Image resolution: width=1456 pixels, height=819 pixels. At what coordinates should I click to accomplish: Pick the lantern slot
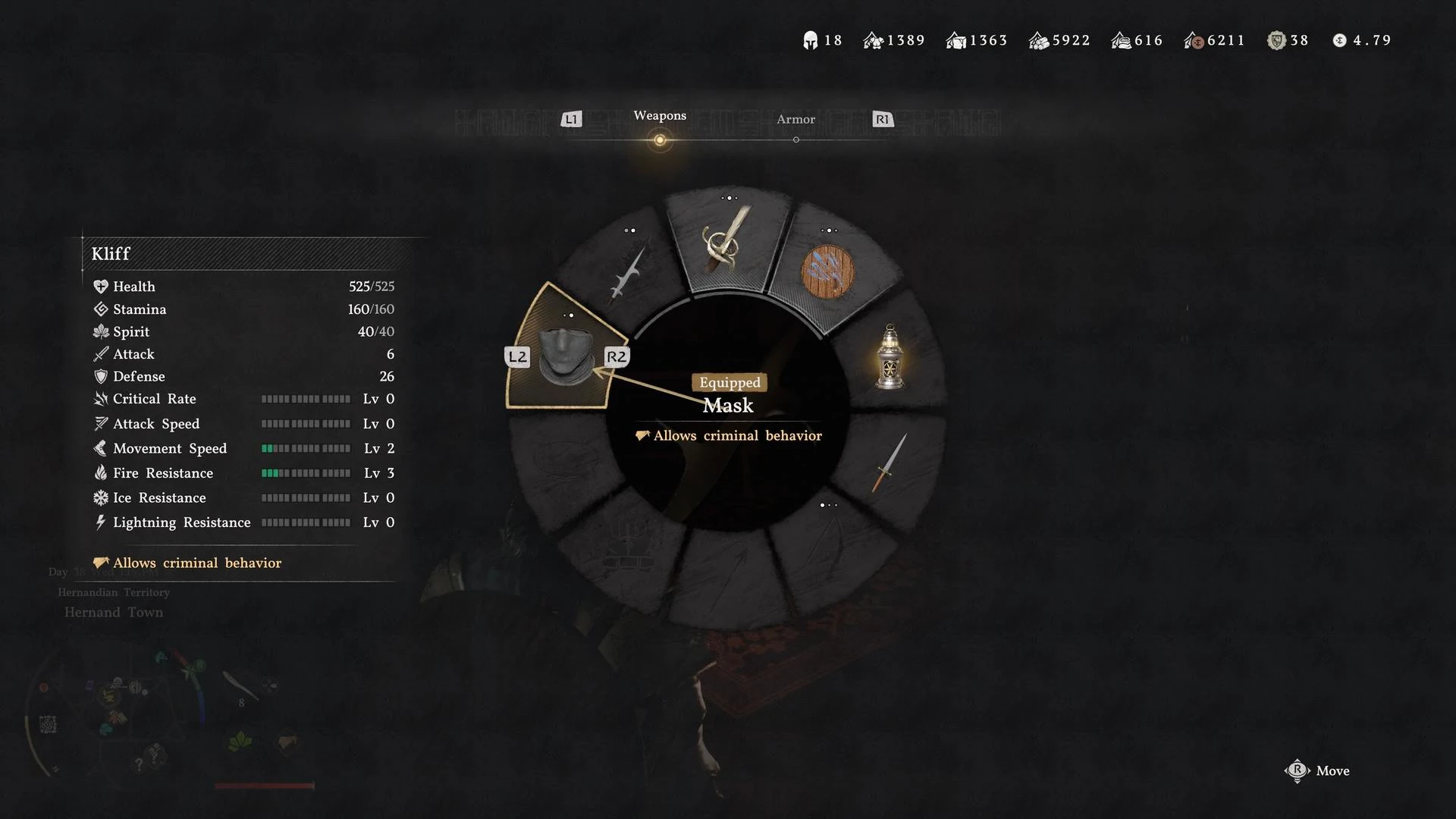coord(890,356)
